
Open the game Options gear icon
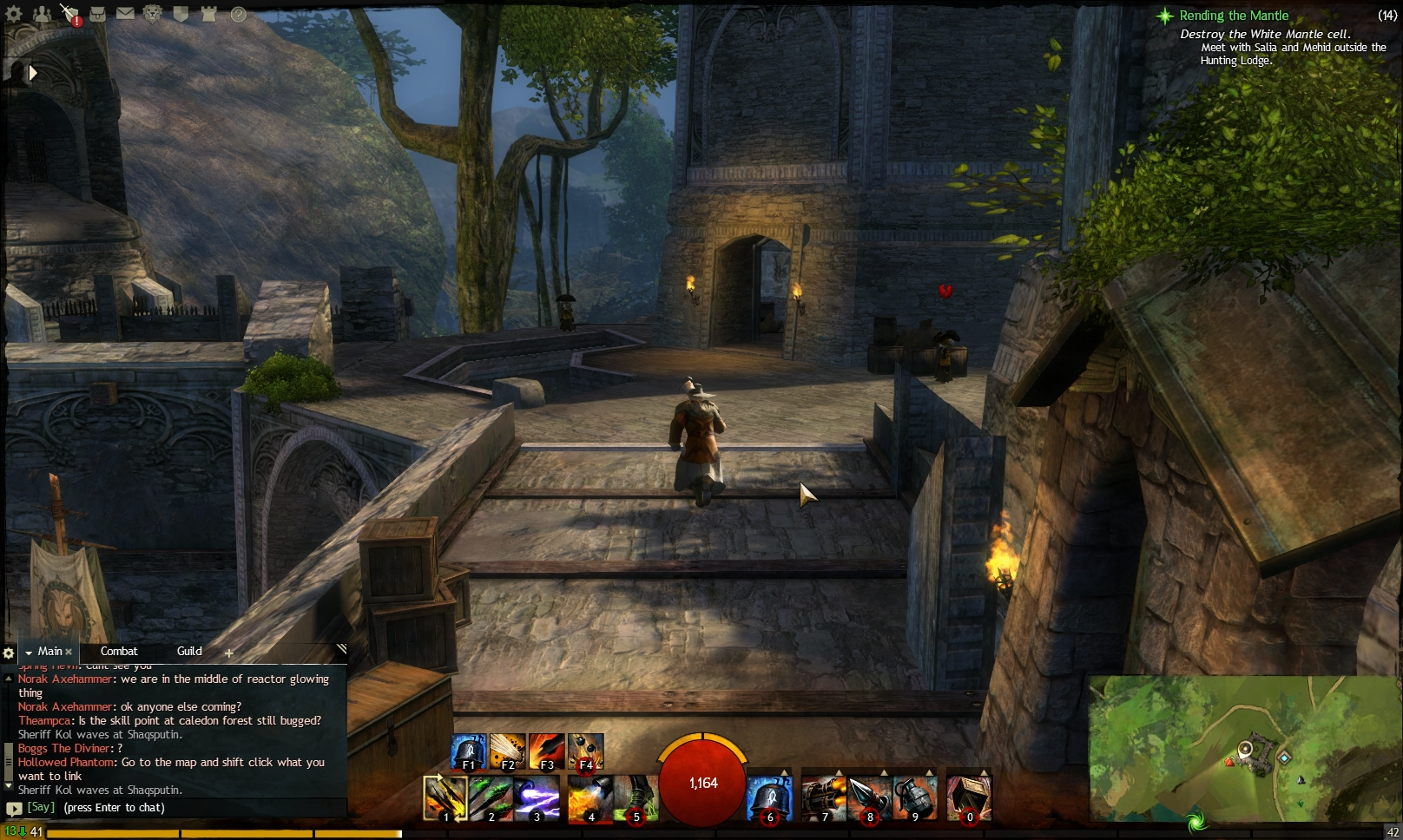click(14, 14)
